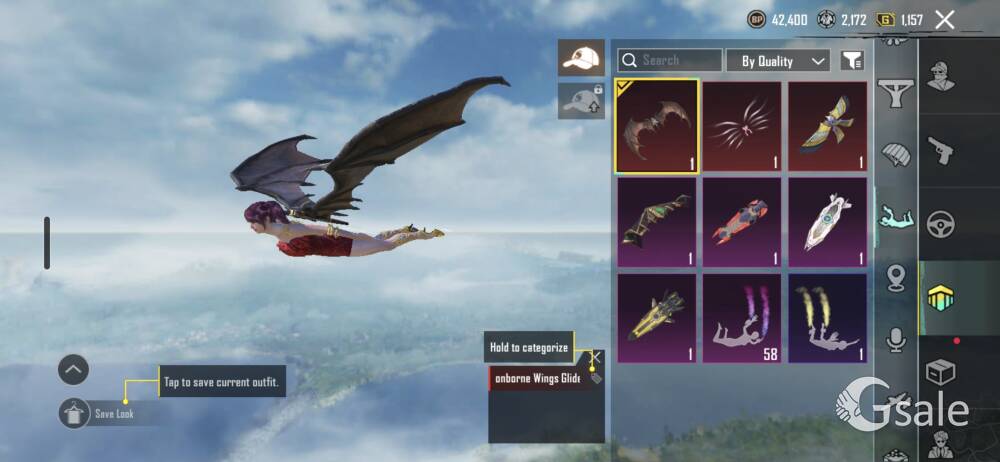
Task: Switch to the white cap outfit preset
Action: click(x=581, y=58)
